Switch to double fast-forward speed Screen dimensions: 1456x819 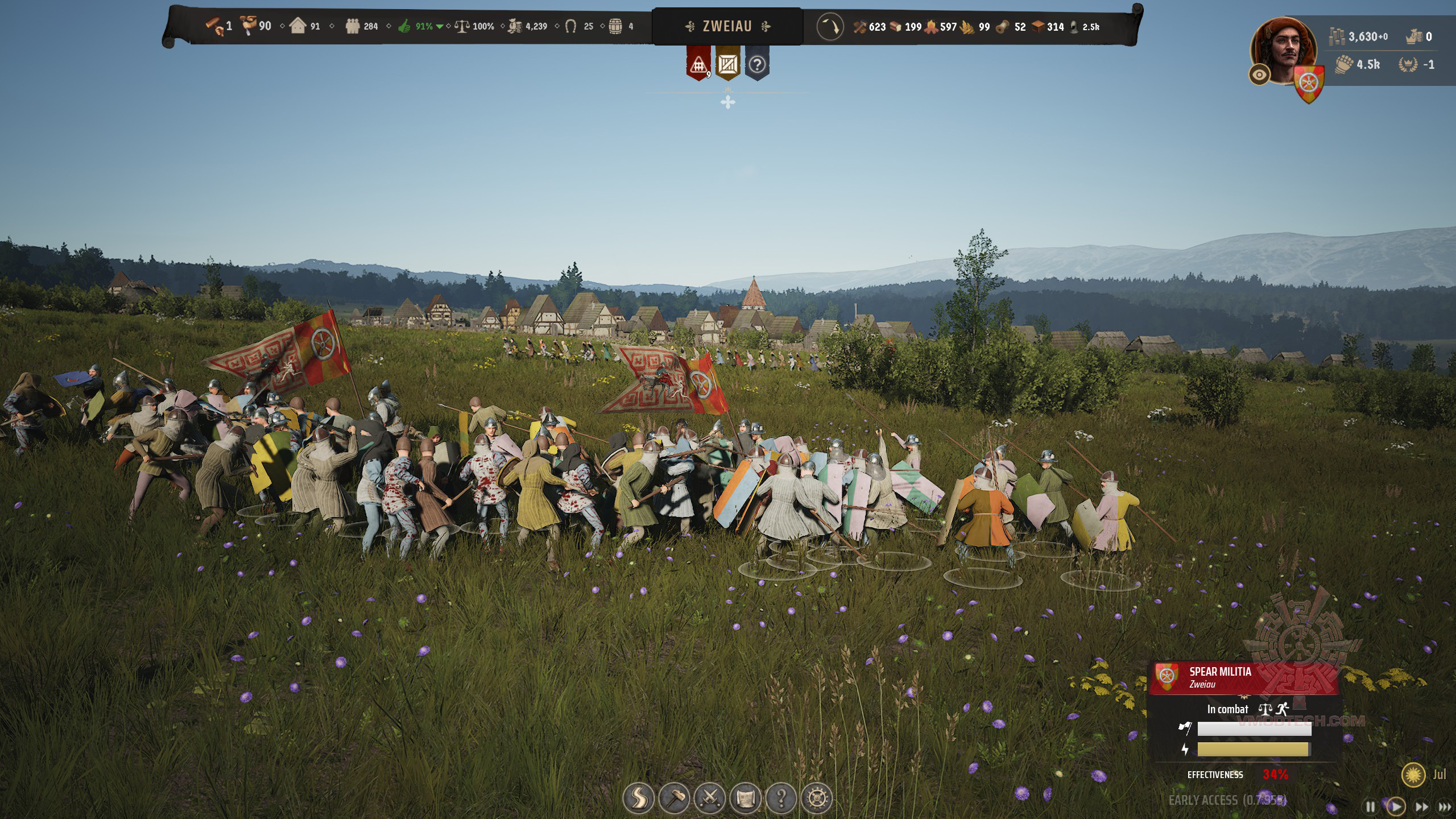(1421, 806)
